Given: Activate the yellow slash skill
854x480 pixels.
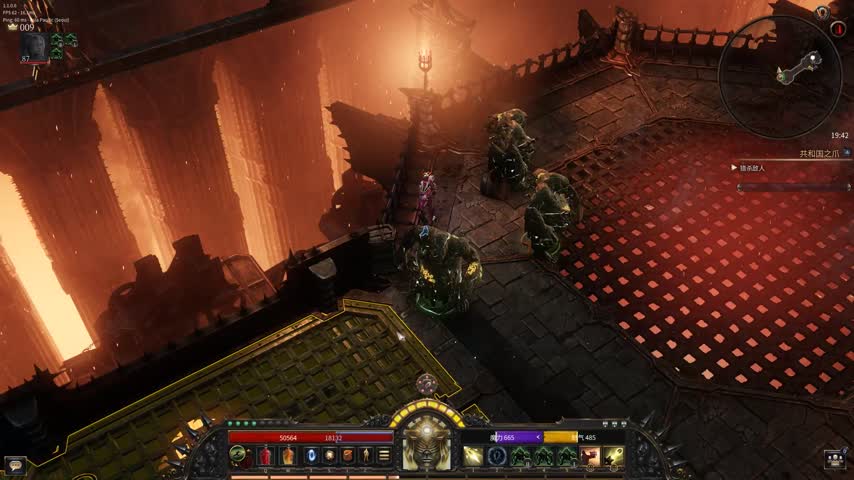Looking at the screenshot, I should pos(472,456).
